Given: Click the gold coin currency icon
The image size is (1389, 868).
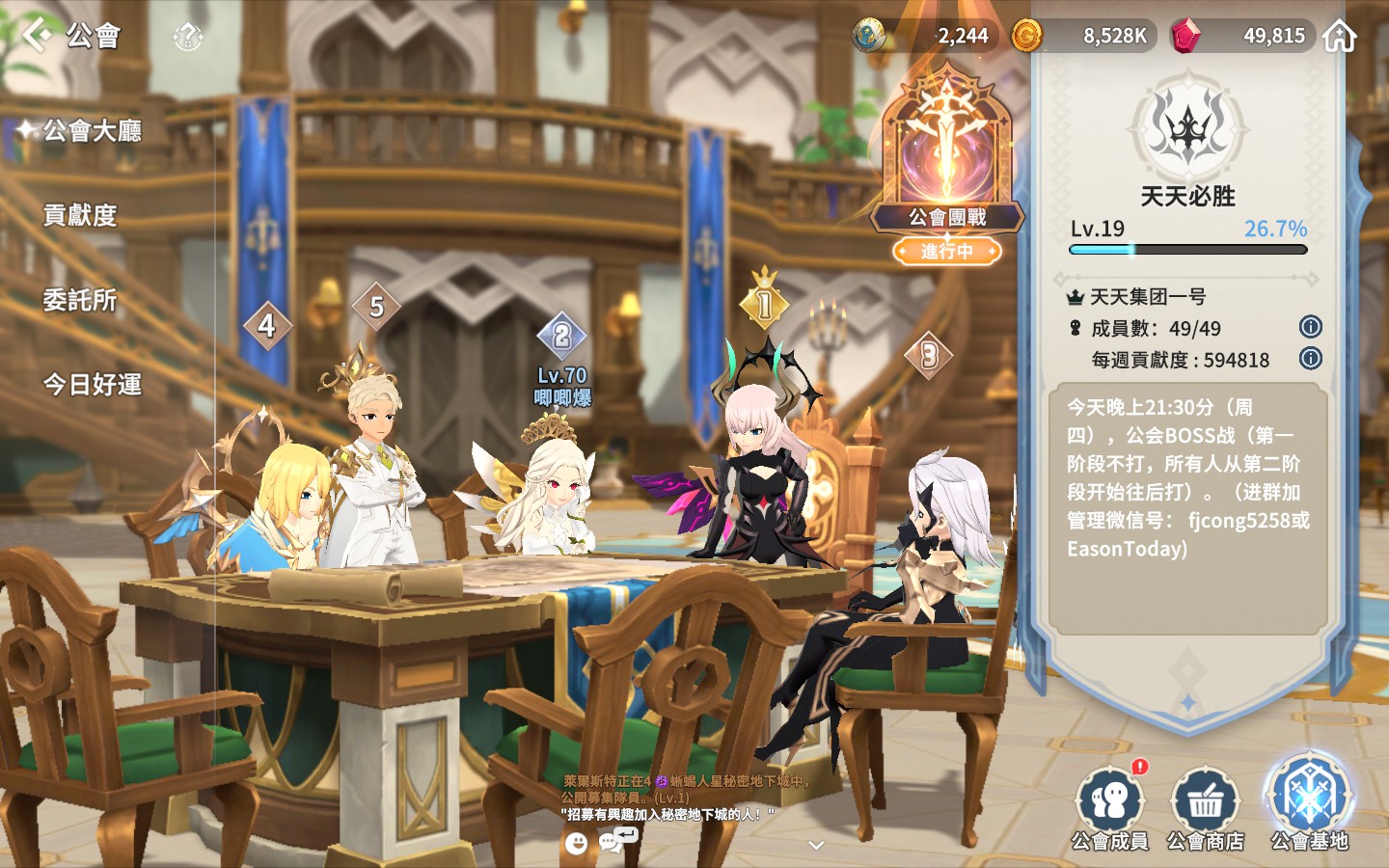Looking at the screenshot, I should point(1026,37).
